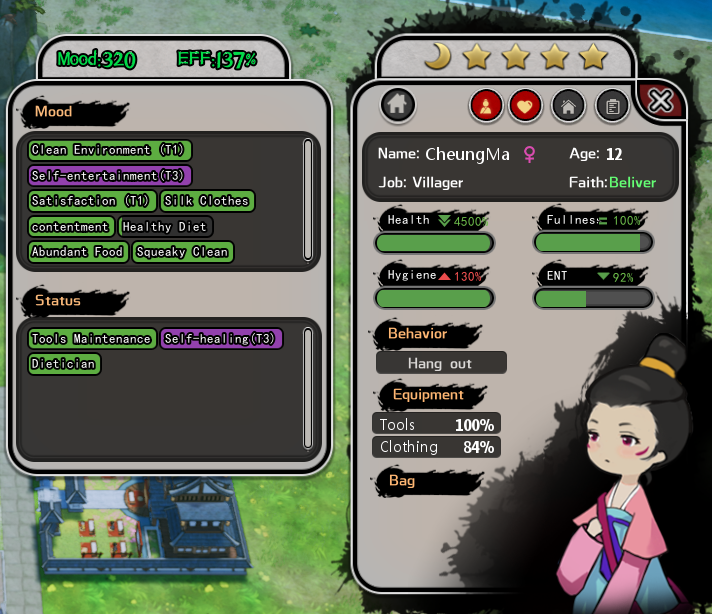
Task: Select the Clean Environment (T1) mood tag
Action: [109, 150]
